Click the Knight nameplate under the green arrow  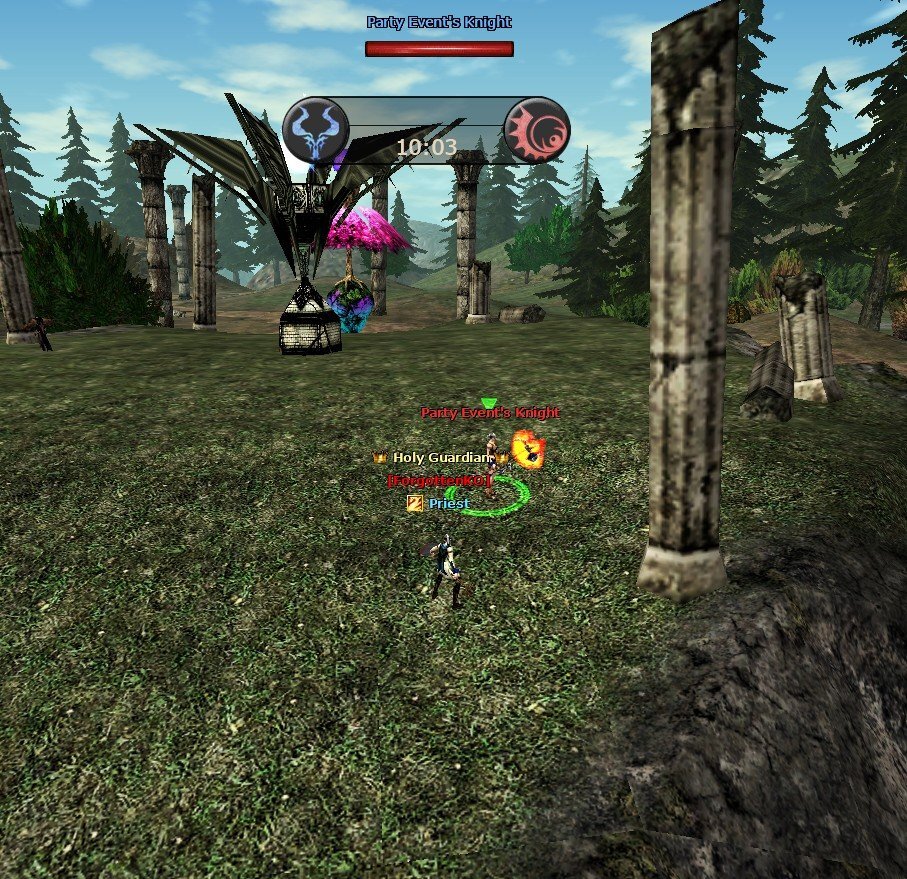click(490, 413)
